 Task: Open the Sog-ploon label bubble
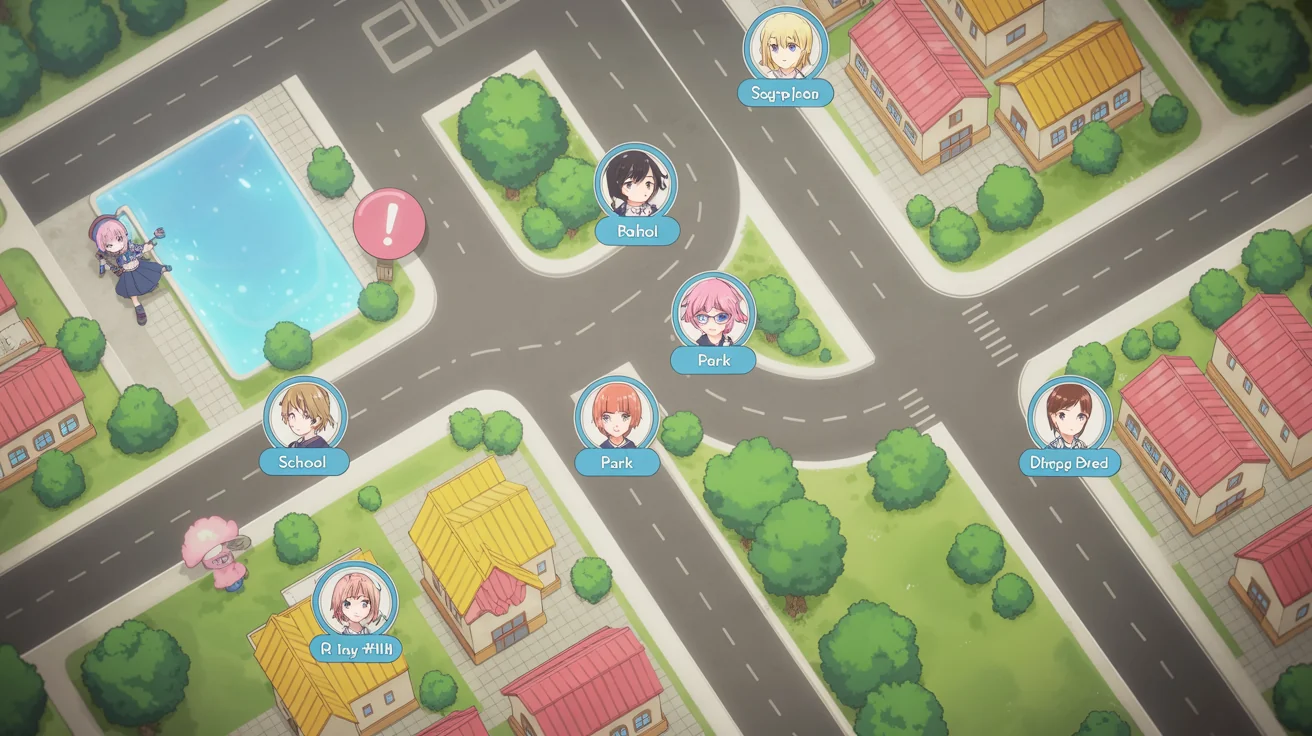pyautogui.click(x=784, y=92)
